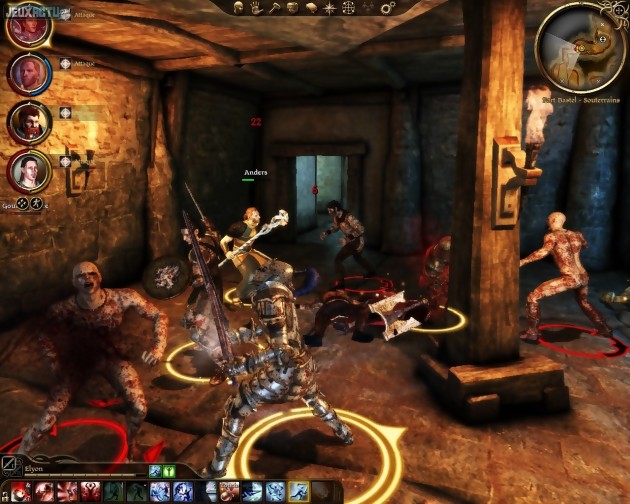Select the red-haired bearded dwarf portrait

(x=29, y=122)
